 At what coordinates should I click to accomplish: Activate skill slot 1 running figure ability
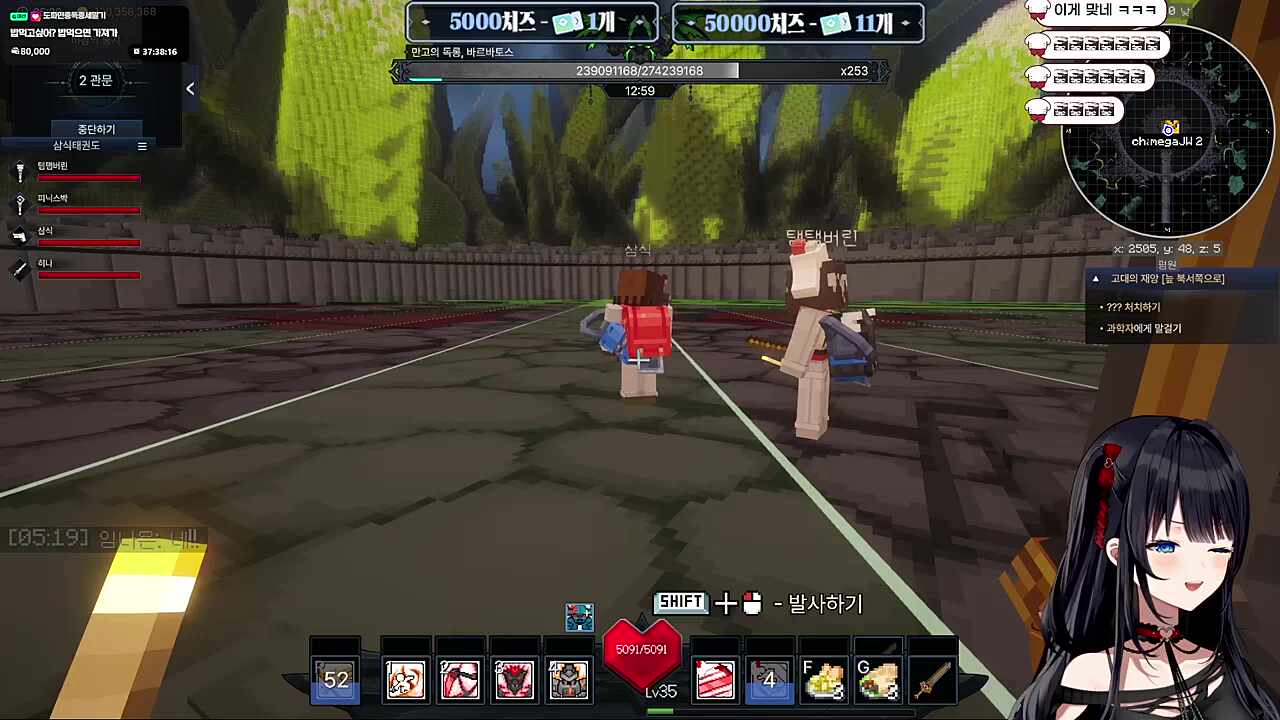click(x=406, y=680)
